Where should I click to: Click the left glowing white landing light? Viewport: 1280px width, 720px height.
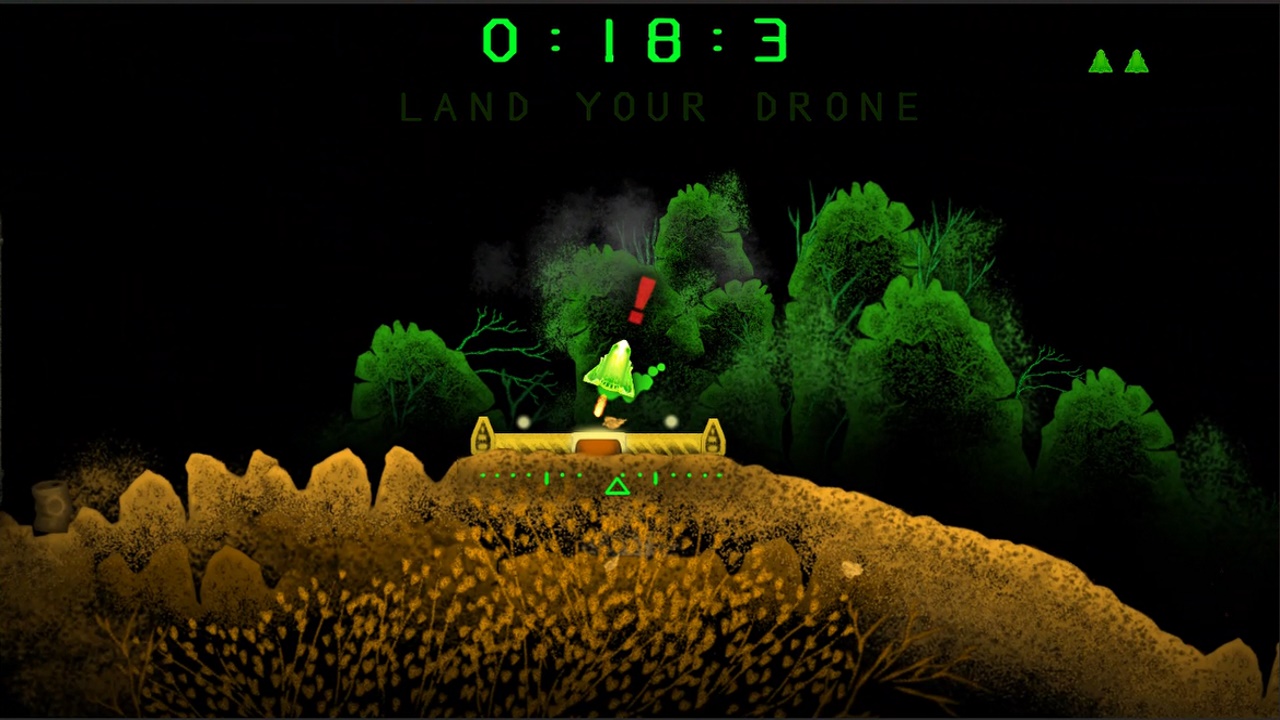524,423
